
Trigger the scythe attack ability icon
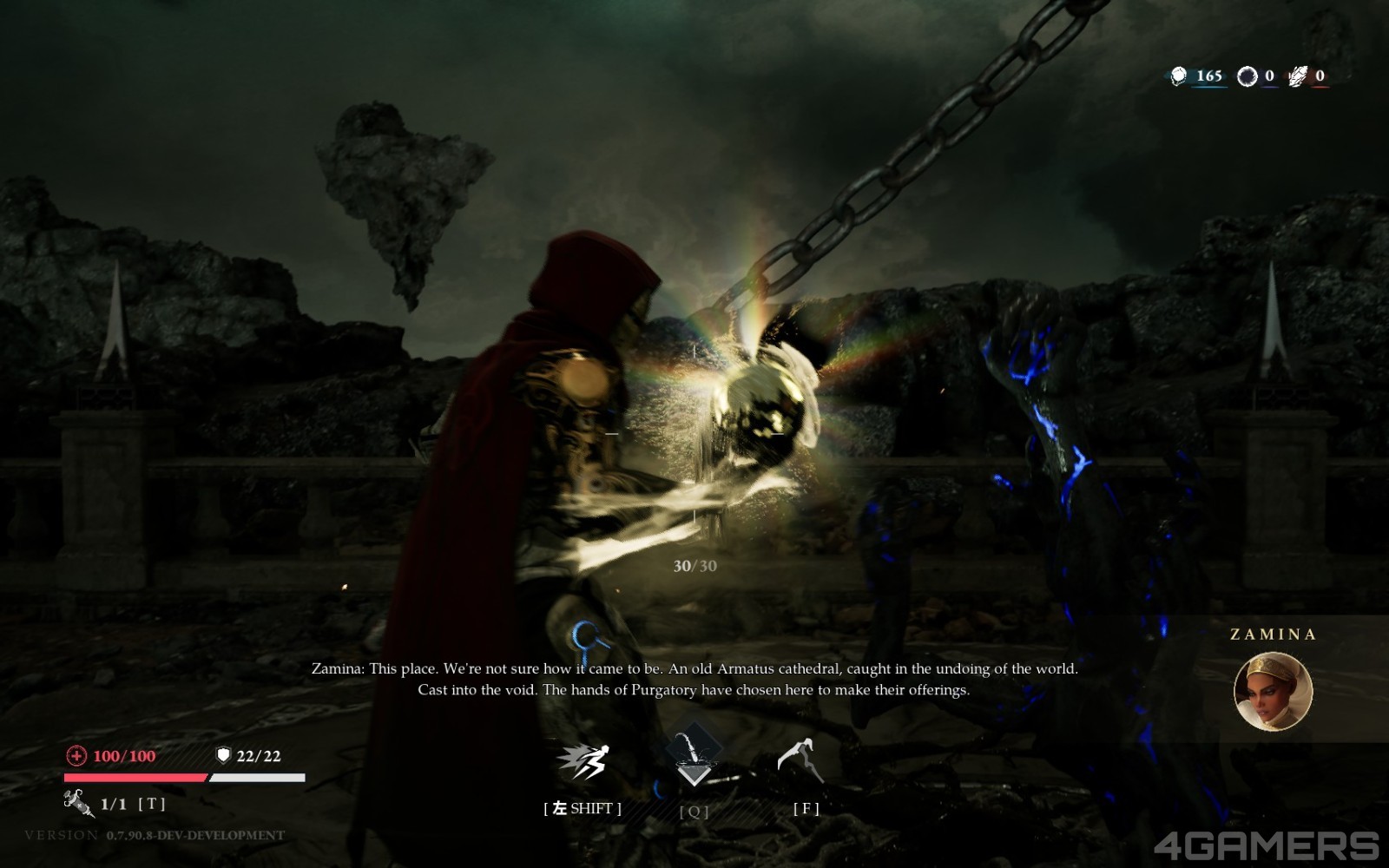point(800,761)
